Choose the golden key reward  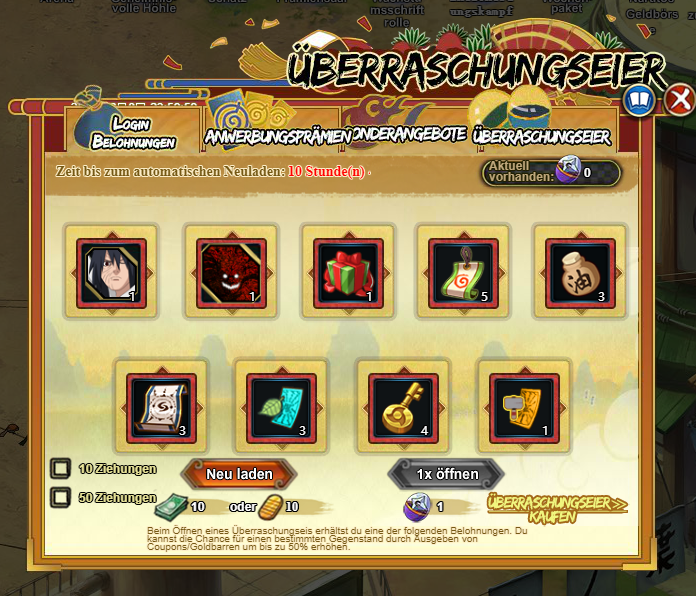[x=403, y=407]
